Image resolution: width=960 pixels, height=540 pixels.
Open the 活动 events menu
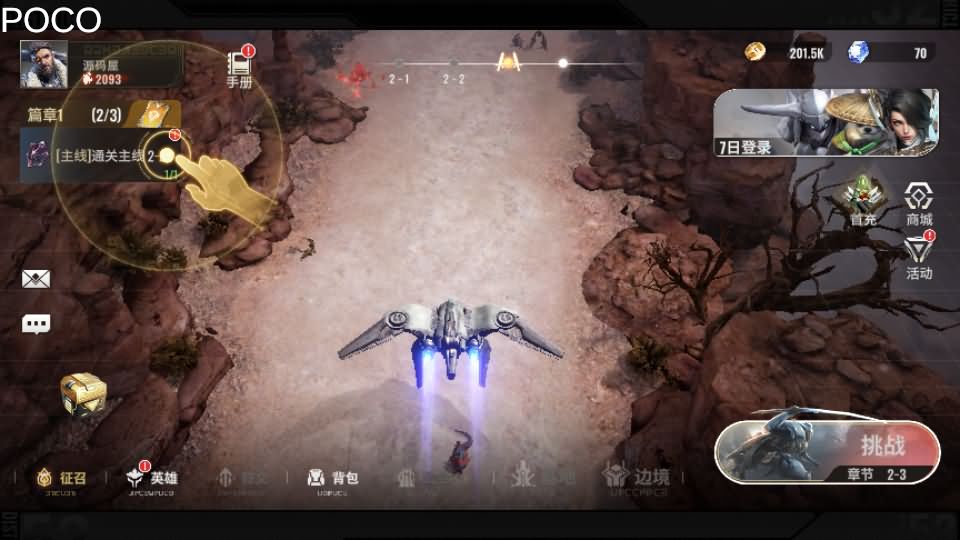pyautogui.click(x=918, y=257)
